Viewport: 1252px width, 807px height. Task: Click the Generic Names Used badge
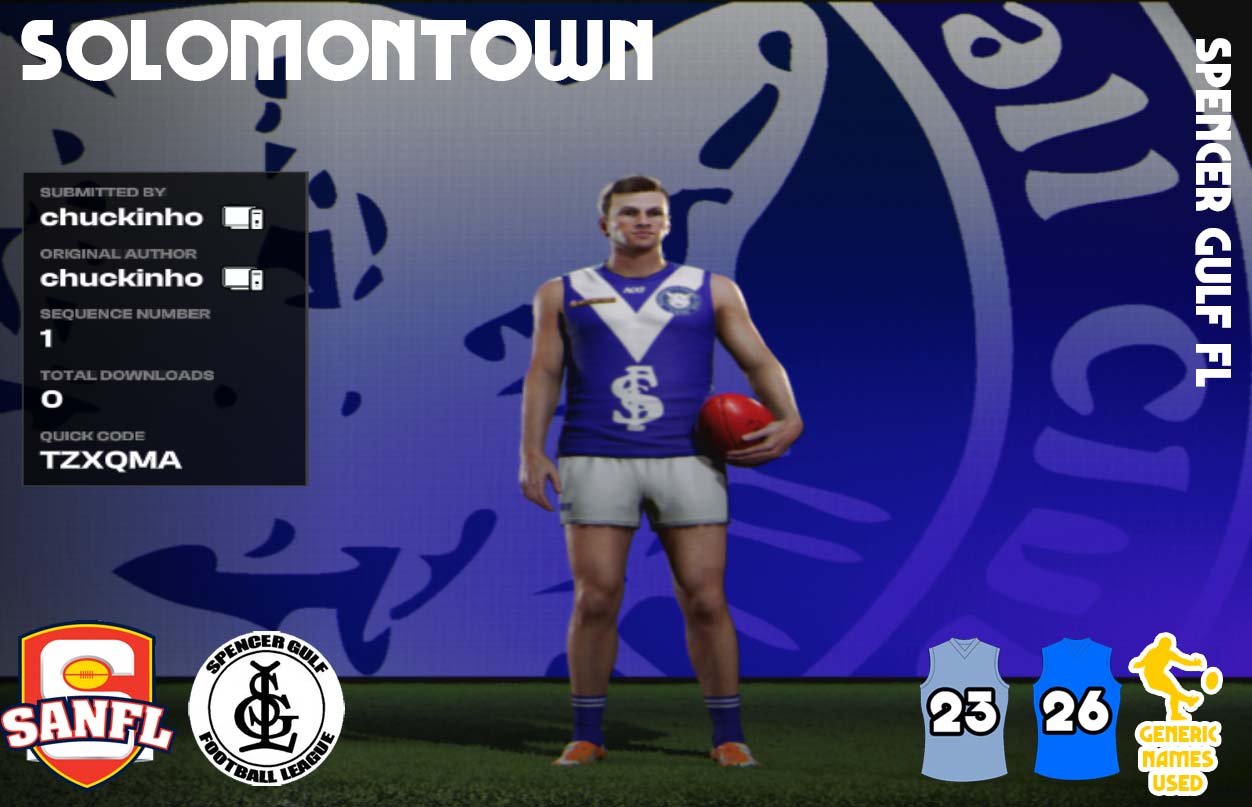1176,714
